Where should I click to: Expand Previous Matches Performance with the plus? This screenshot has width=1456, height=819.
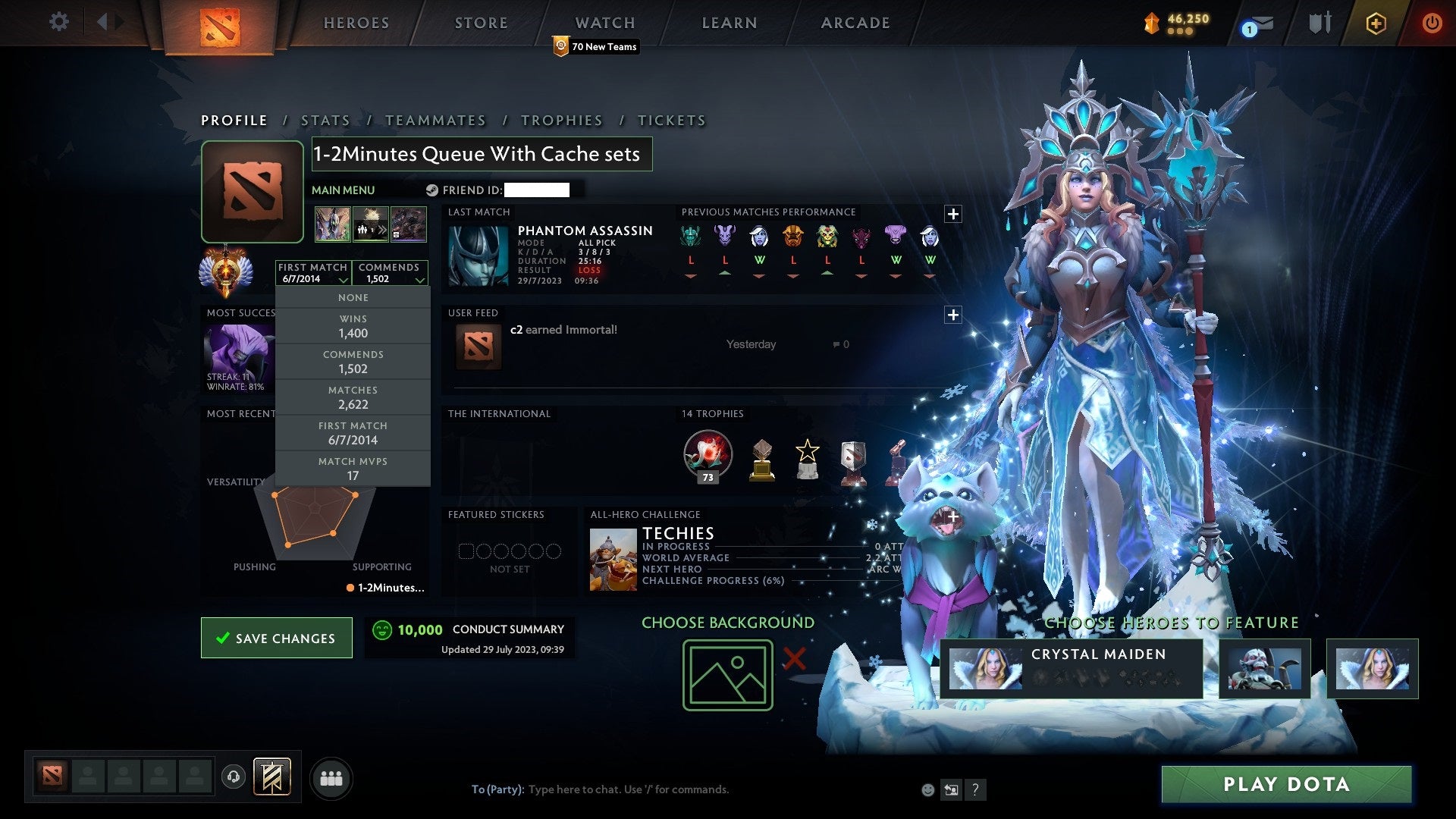[x=953, y=212]
